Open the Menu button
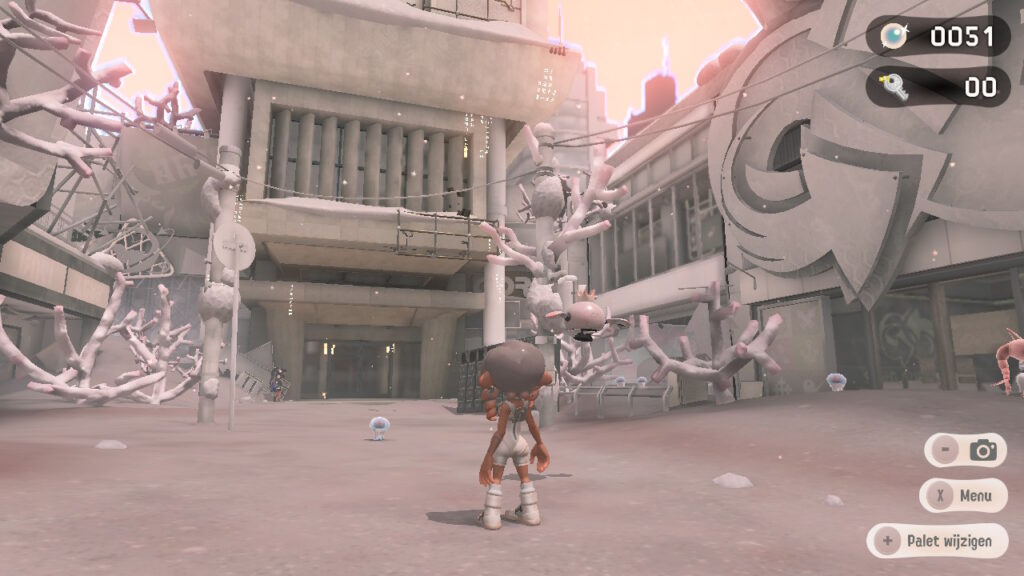This screenshot has width=1024, height=576. click(x=963, y=495)
